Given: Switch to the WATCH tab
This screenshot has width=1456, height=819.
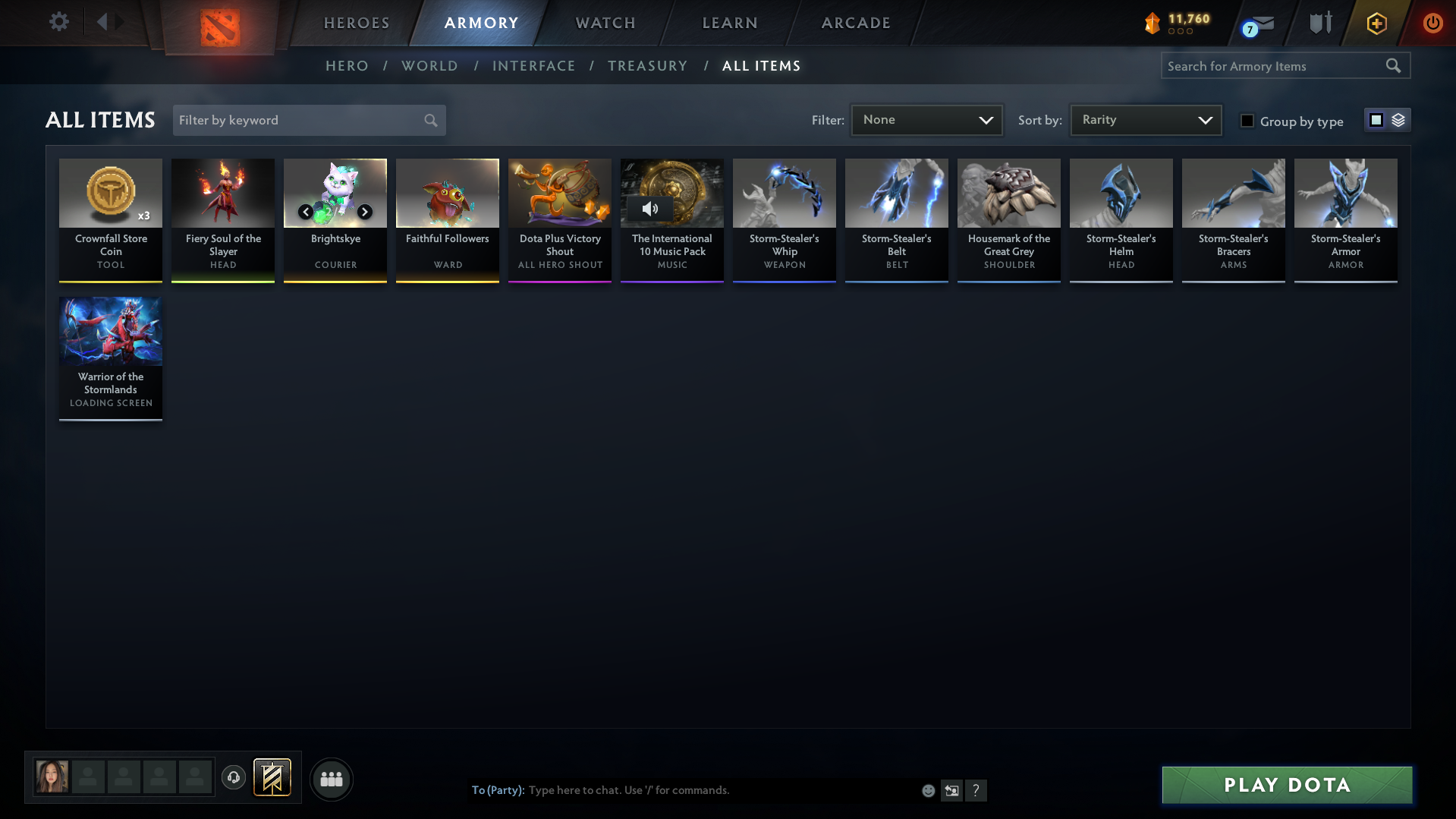Looking at the screenshot, I should tap(605, 23).
